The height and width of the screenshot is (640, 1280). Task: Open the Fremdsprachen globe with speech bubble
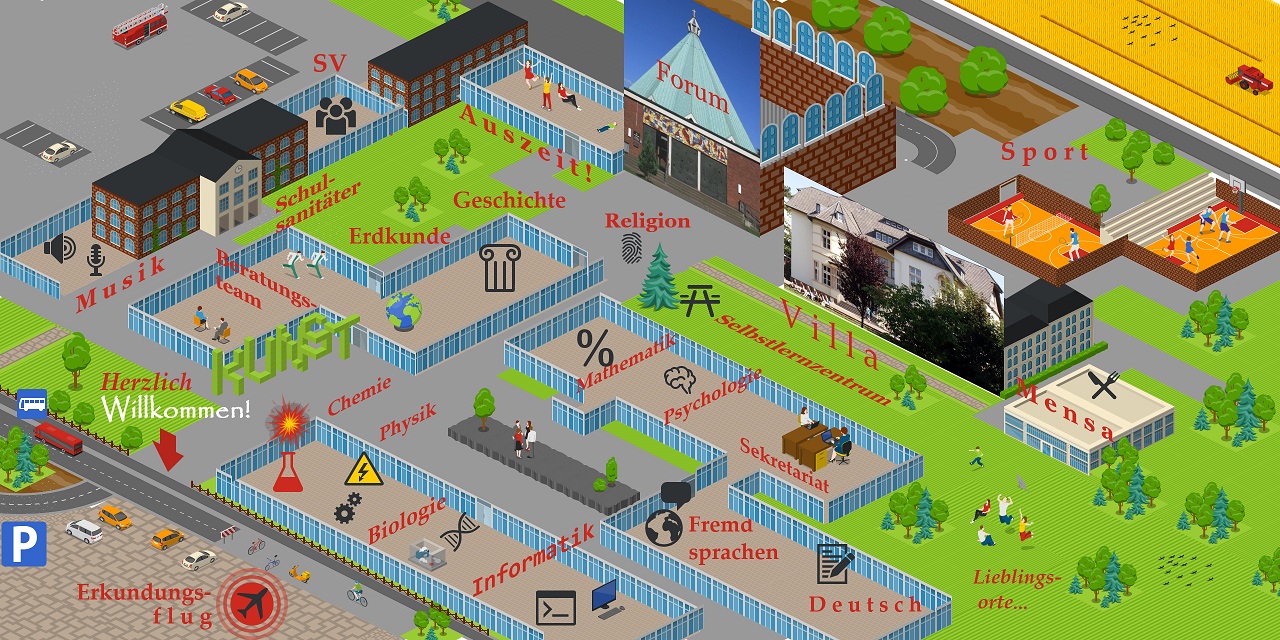pos(665,524)
